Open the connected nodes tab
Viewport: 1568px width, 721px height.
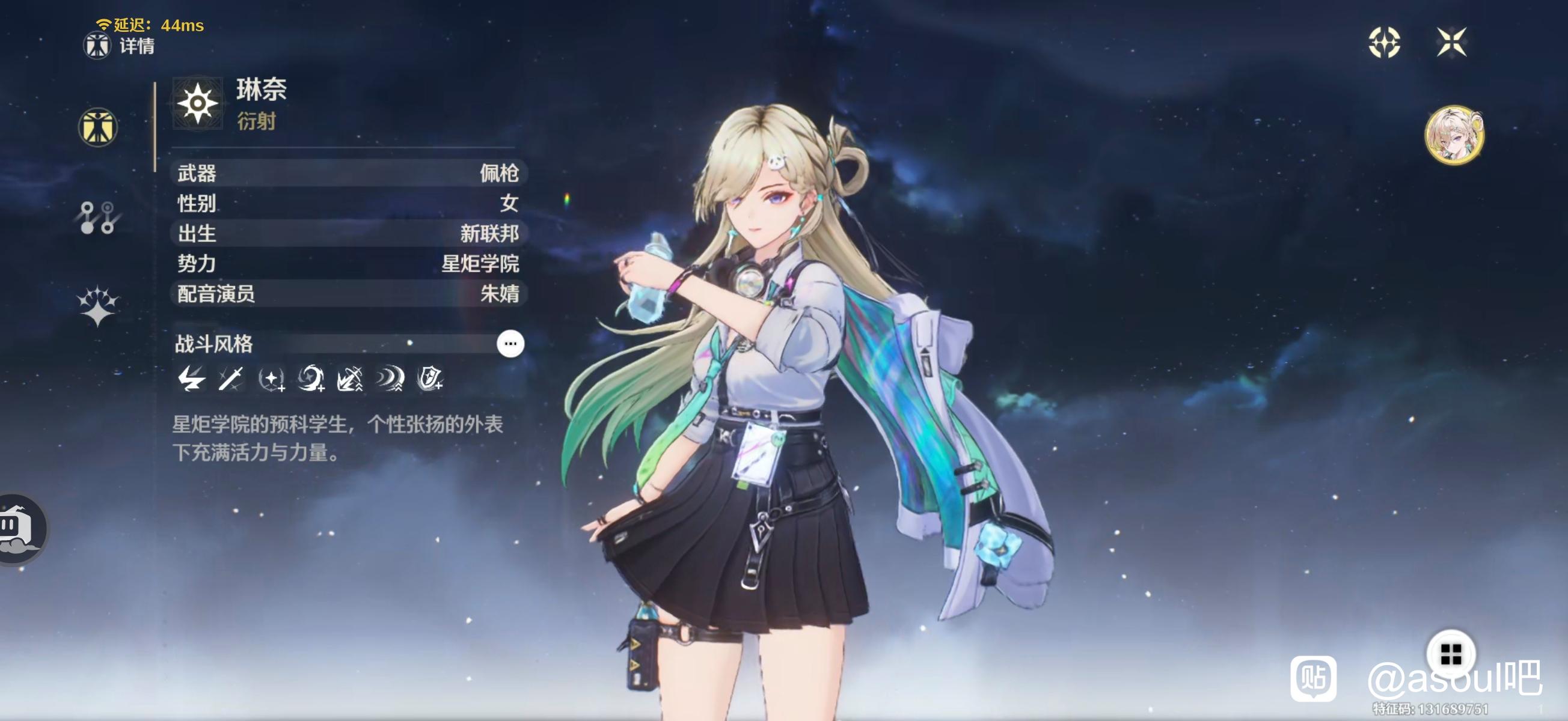click(97, 218)
